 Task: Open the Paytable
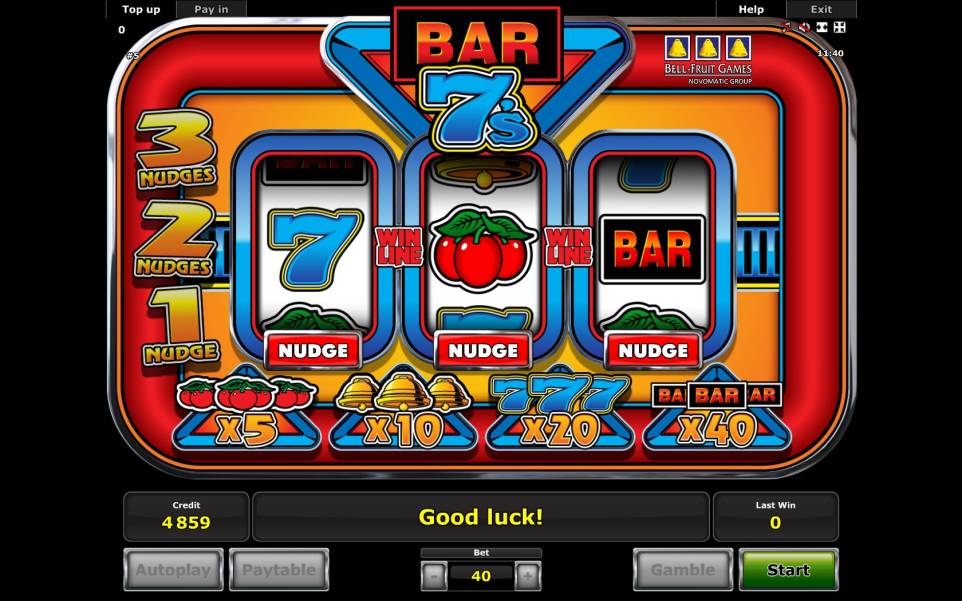(x=279, y=570)
